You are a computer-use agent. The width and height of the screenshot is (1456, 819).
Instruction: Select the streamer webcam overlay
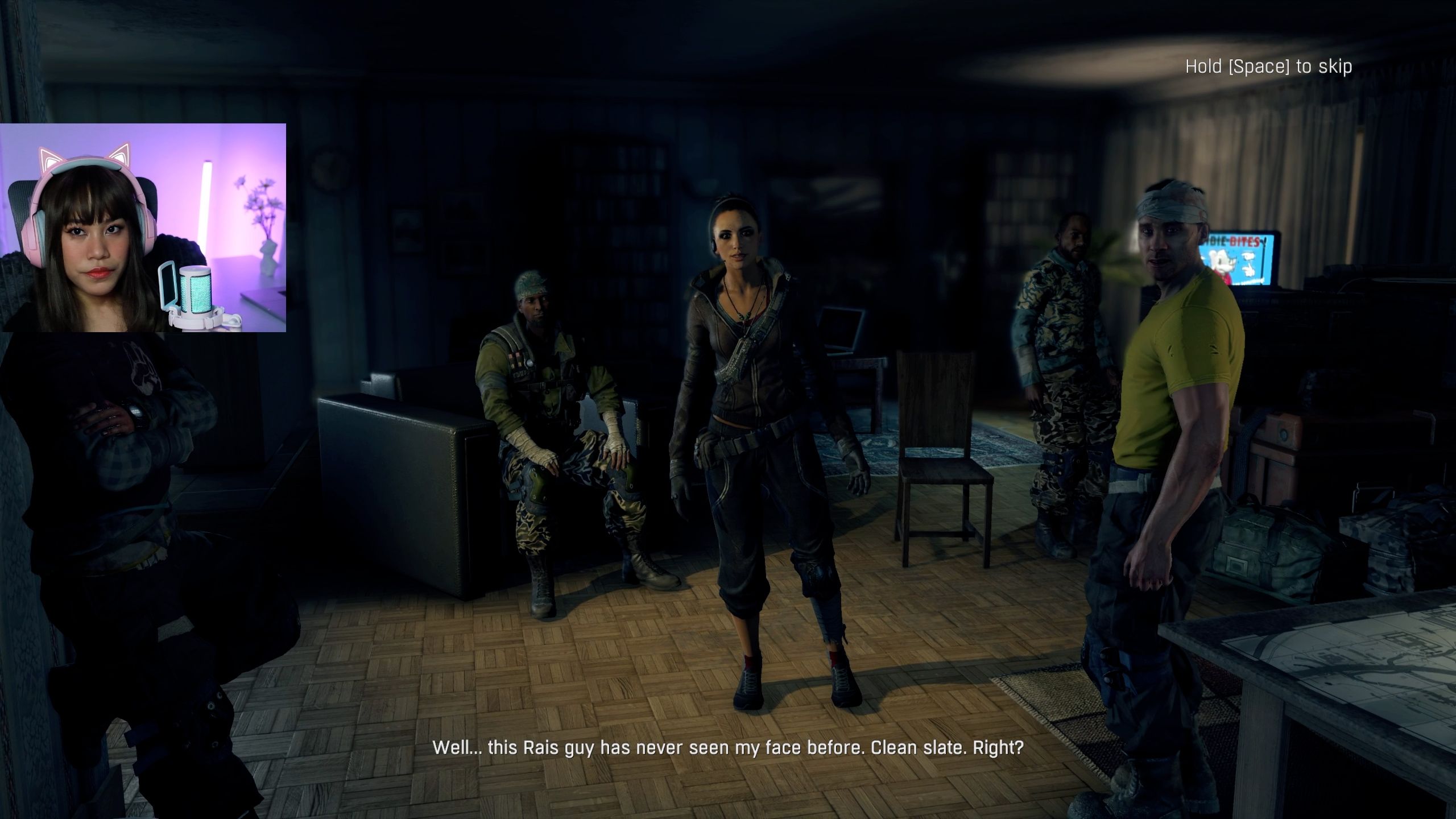[x=143, y=227]
